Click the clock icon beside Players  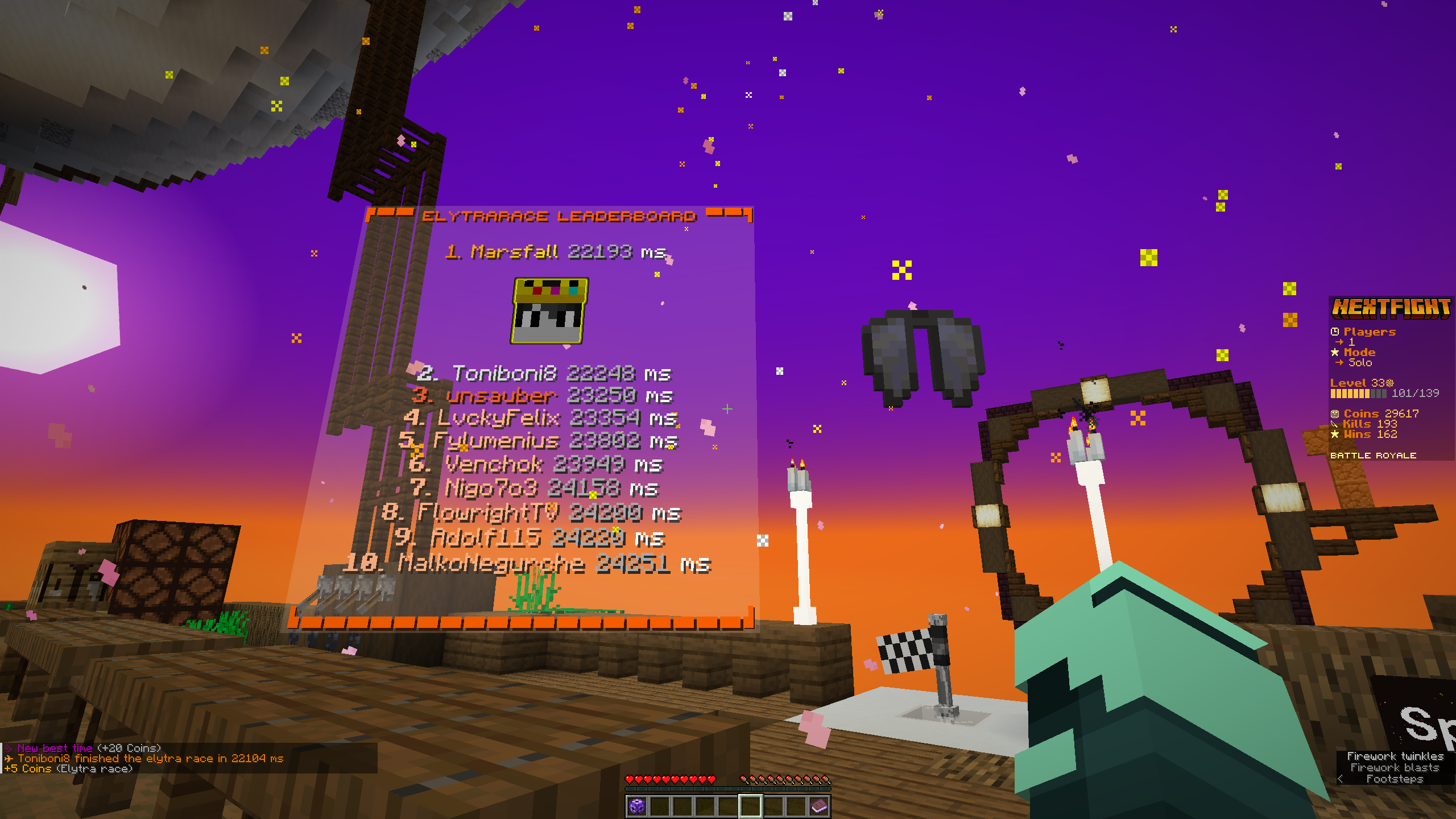point(1335,331)
